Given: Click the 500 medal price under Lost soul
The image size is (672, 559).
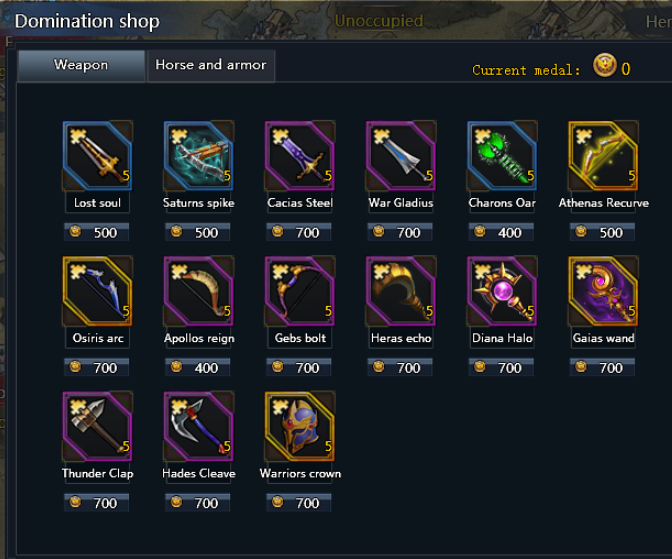Looking at the screenshot, I should 97,233.
